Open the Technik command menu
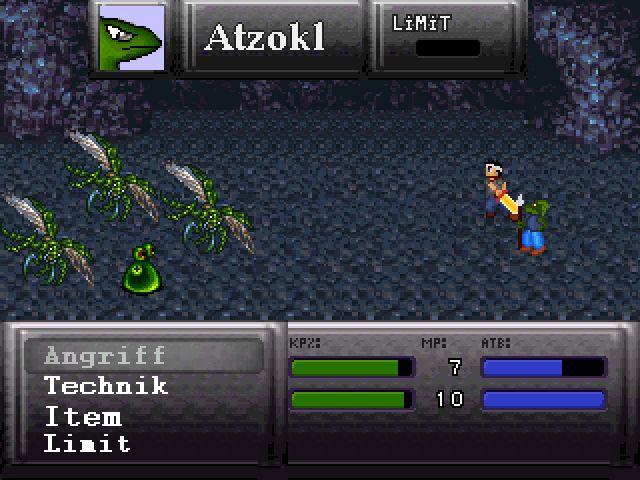 [105, 386]
